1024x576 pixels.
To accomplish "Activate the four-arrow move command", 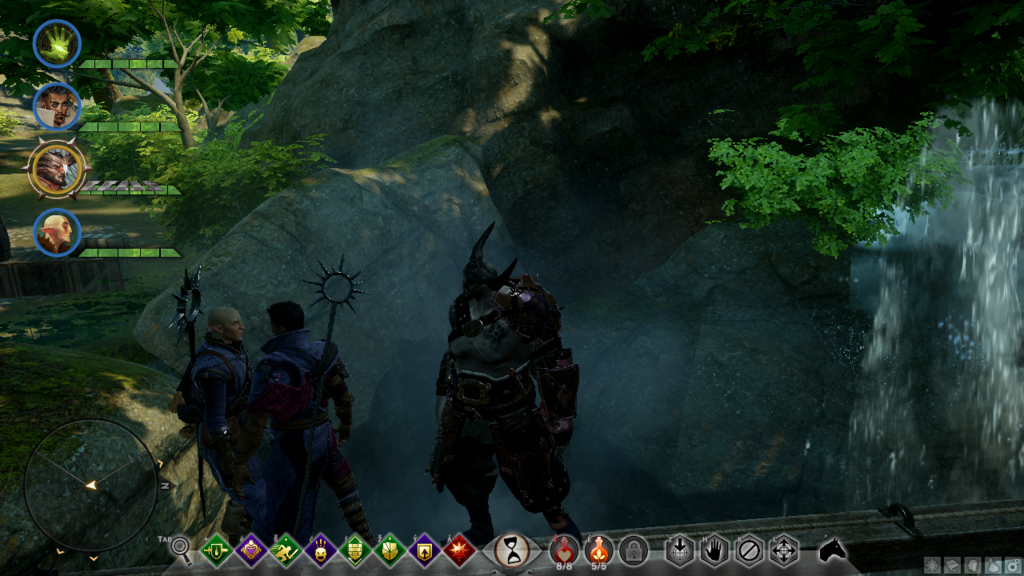I will tap(783, 549).
